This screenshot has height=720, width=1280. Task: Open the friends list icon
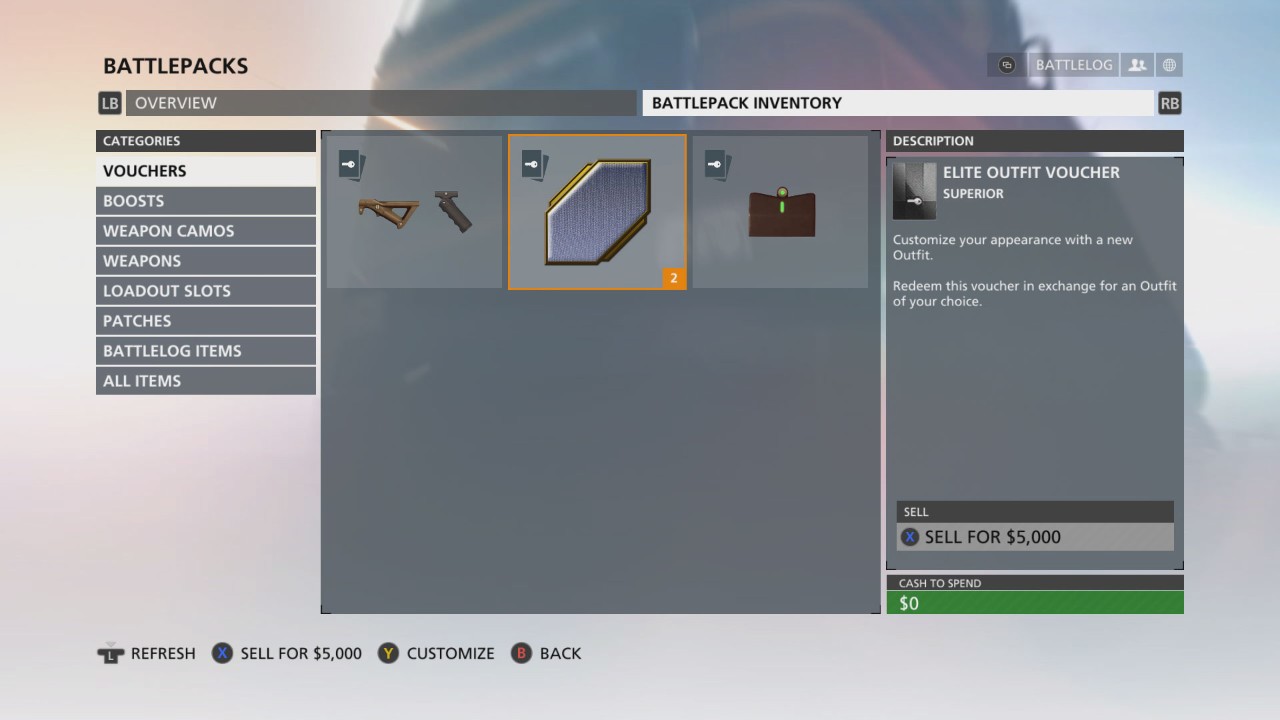click(1137, 65)
